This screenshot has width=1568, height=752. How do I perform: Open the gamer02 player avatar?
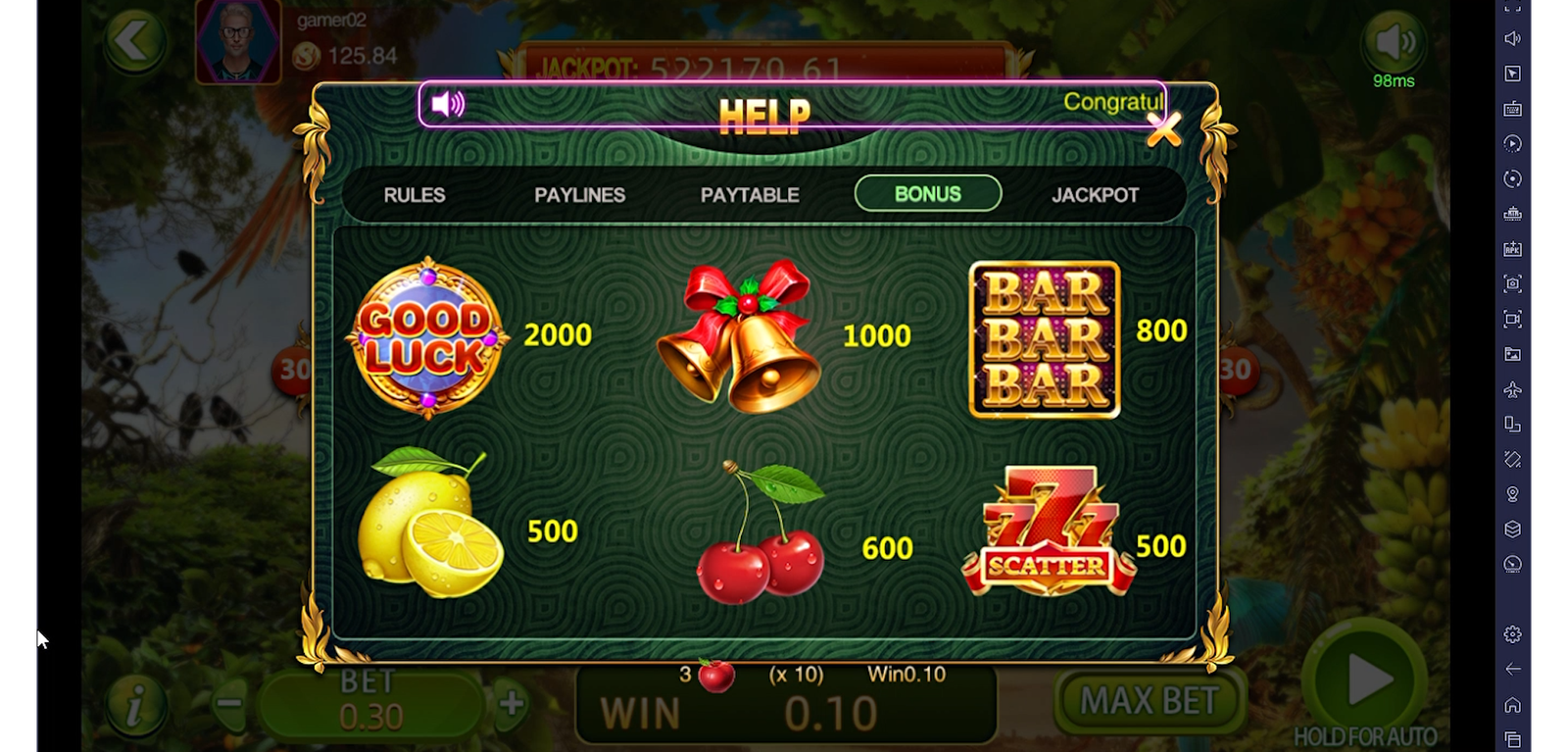[238, 42]
